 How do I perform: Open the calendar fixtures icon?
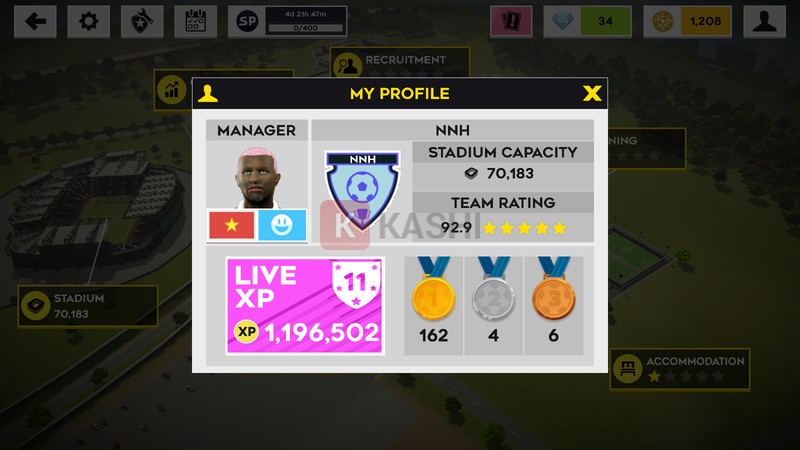coord(195,21)
